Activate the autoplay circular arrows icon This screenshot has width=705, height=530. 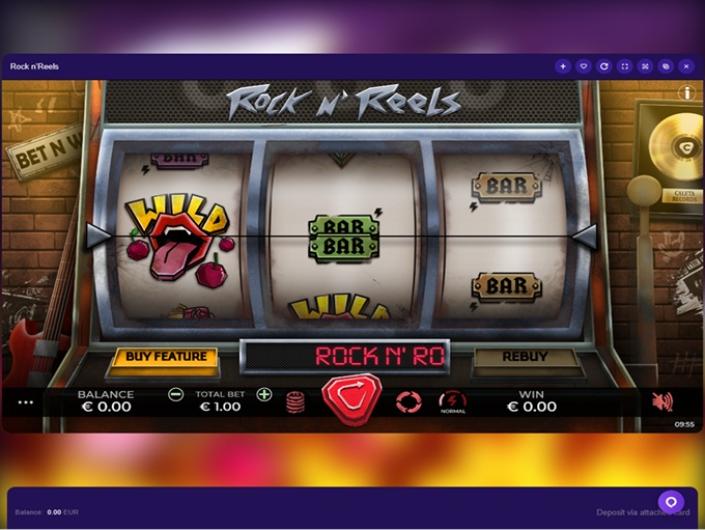(408, 402)
